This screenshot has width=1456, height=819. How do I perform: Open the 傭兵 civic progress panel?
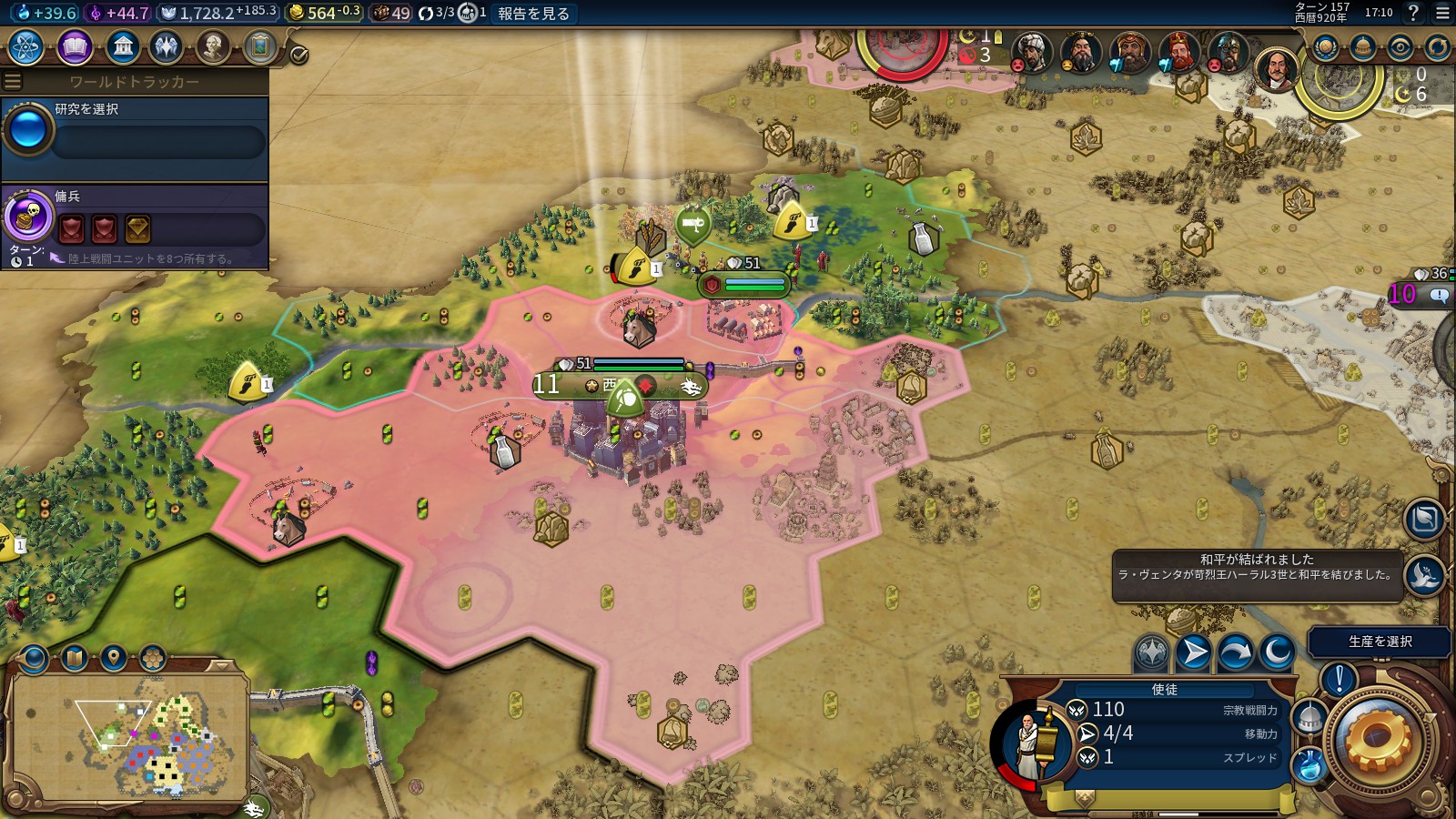[x=135, y=224]
